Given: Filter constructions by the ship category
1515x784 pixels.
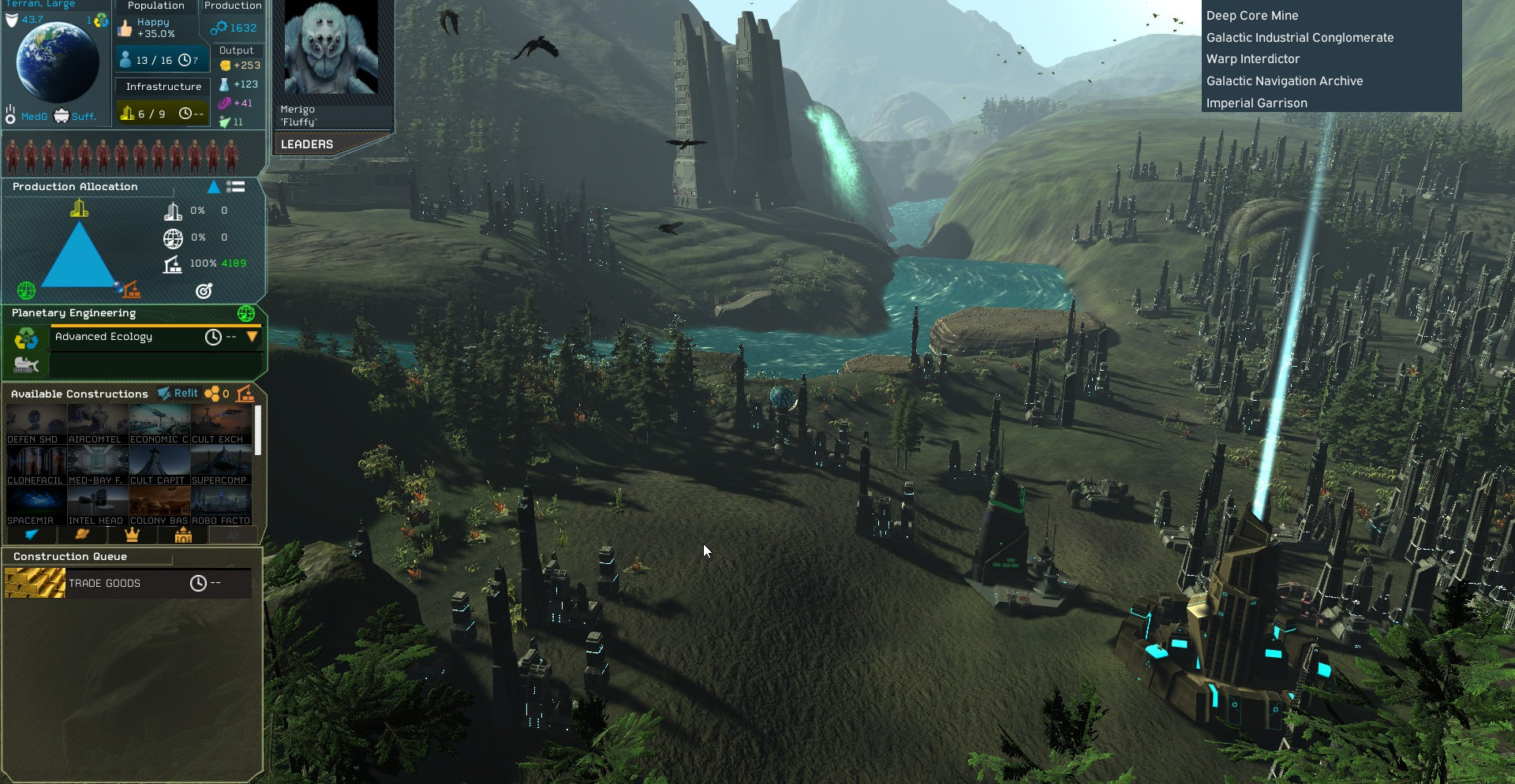Looking at the screenshot, I should (x=32, y=535).
